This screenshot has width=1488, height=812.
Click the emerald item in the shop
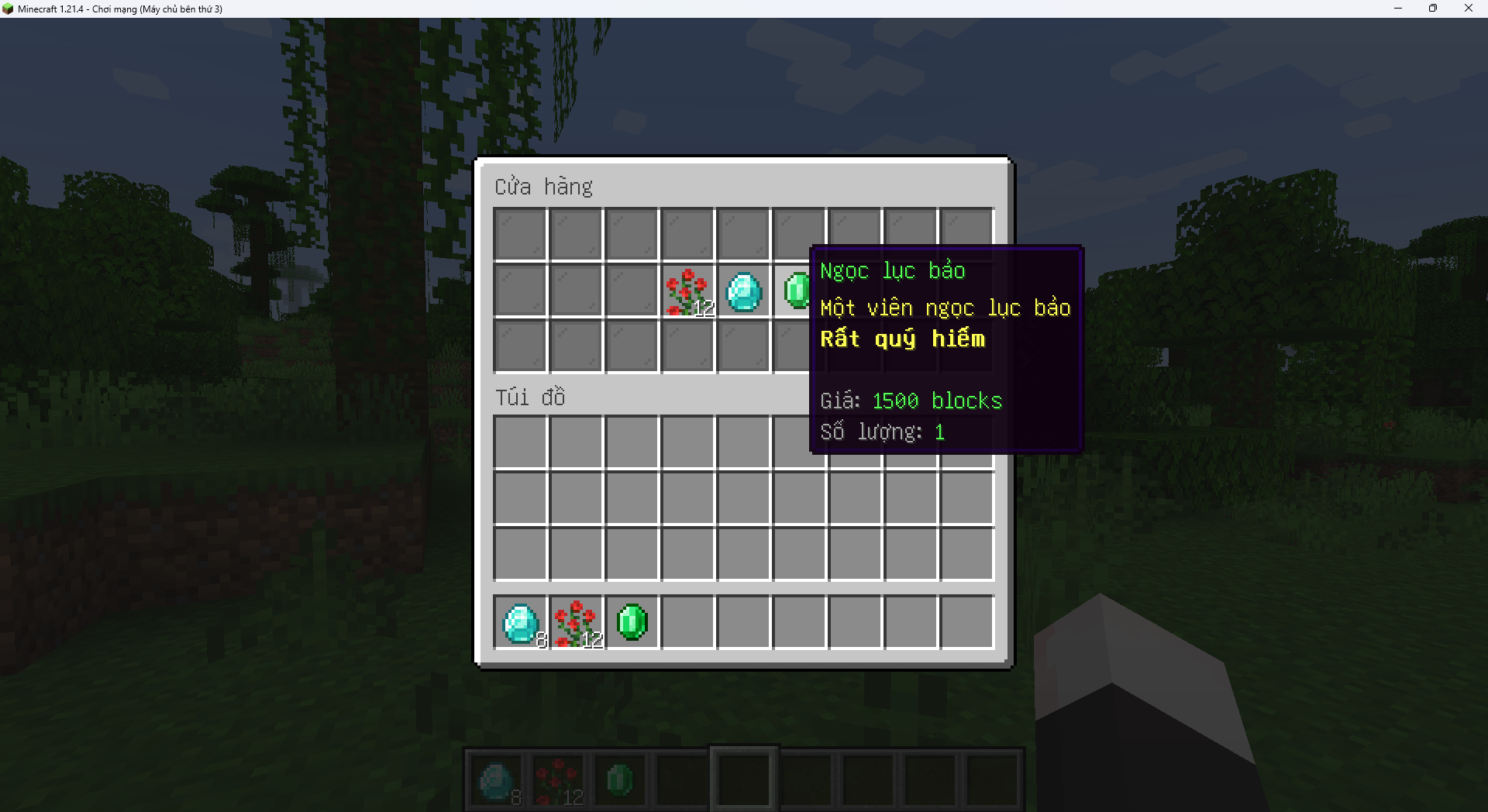pos(795,291)
